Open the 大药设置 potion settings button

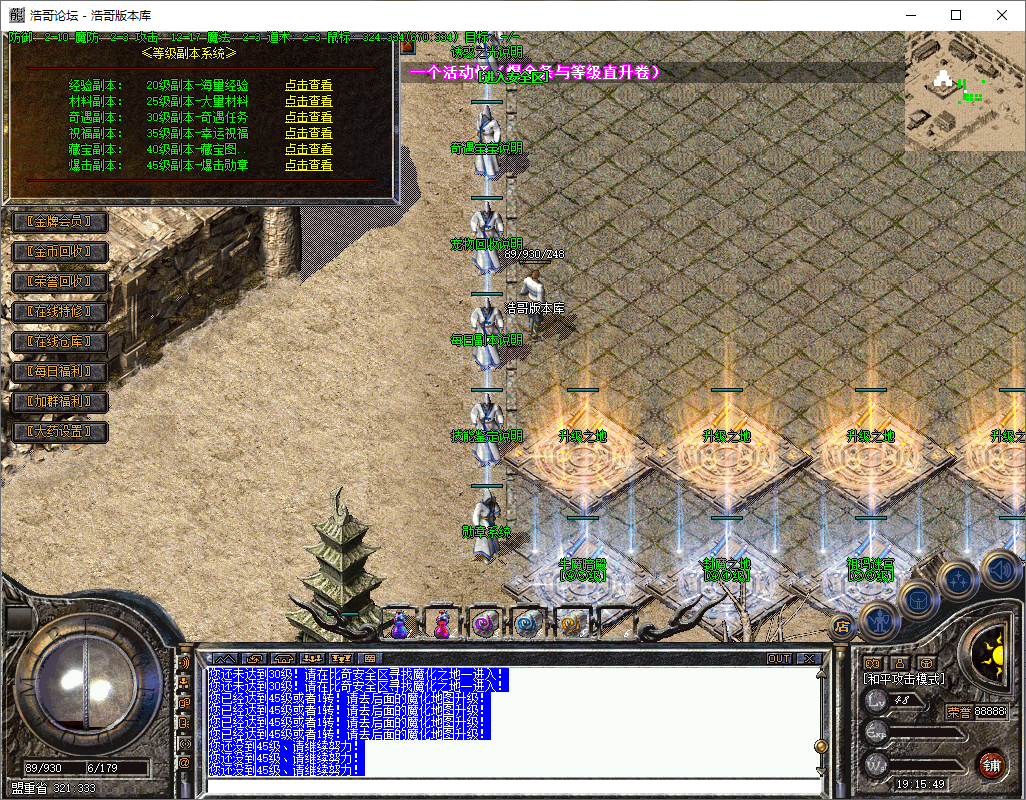pos(59,432)
